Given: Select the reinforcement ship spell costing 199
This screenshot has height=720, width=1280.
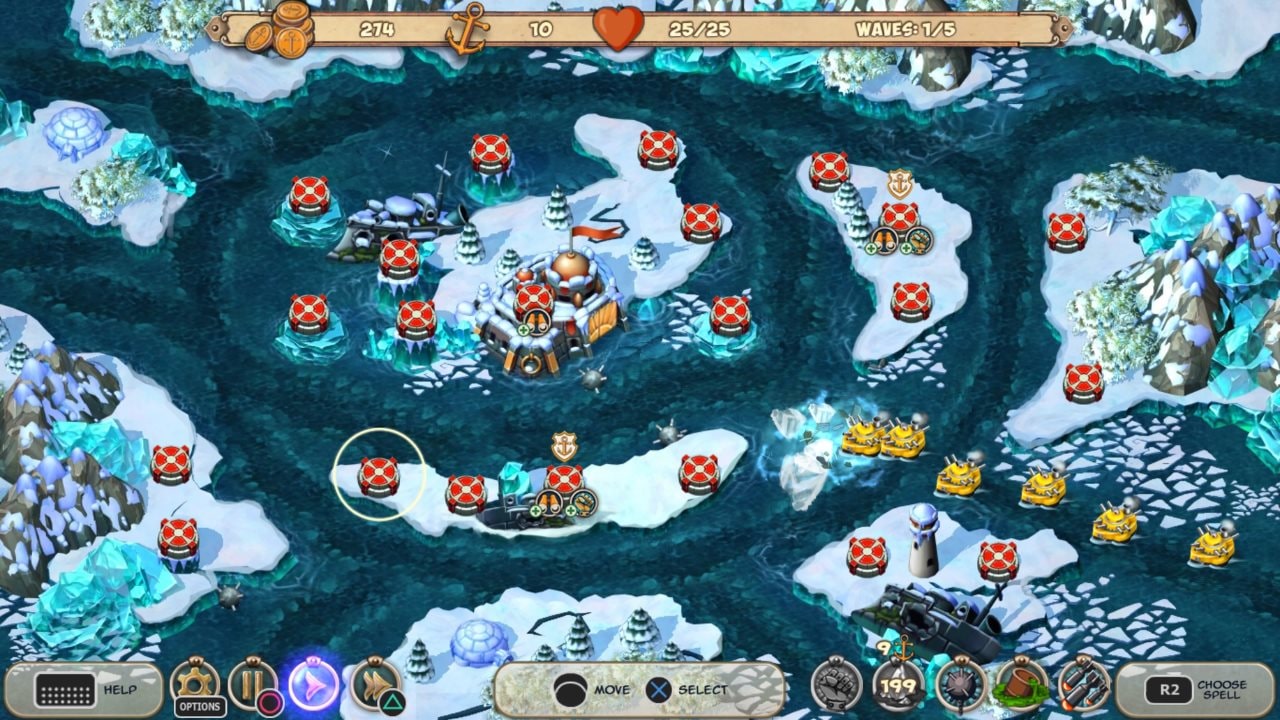Looking at the screenshot, I should pyautogui.click(x=898, y=686).
